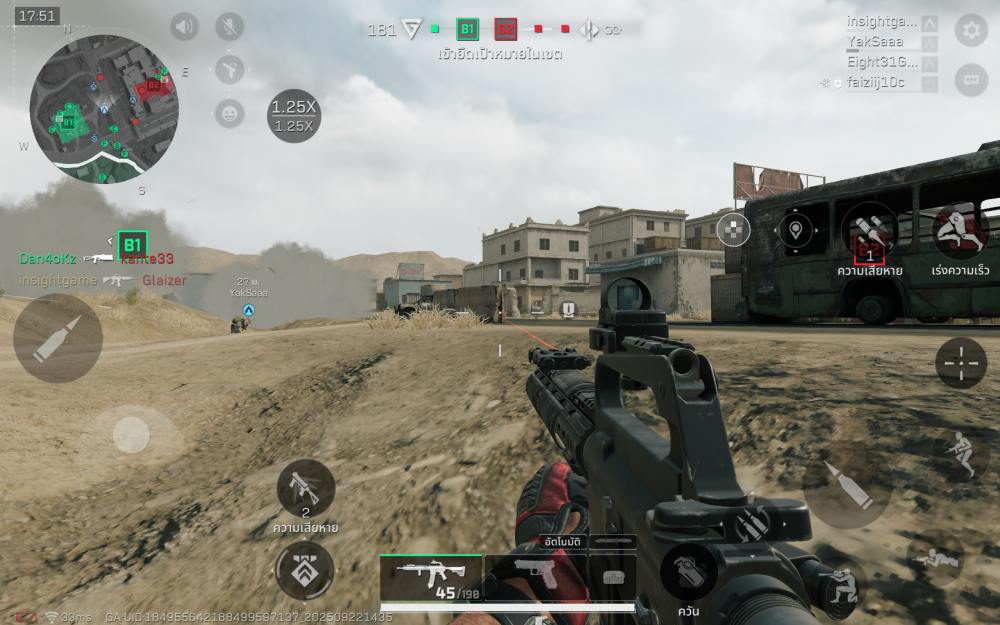This screenshot has width=1000, height=625.
Task: Use the grenade launcher gadget labeled 2
Action: click(305, 488)
